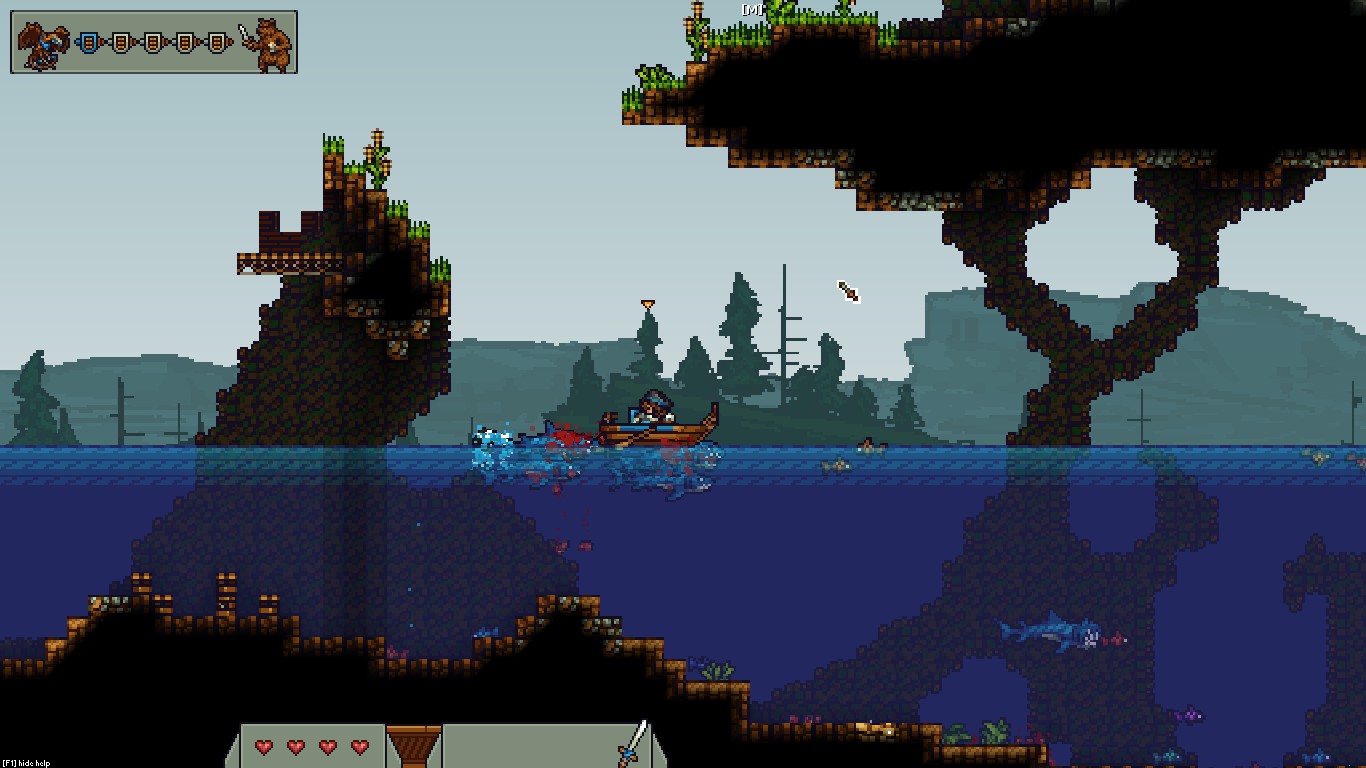
Task: Click the knight sword class icon
Action: pos(633,744)
